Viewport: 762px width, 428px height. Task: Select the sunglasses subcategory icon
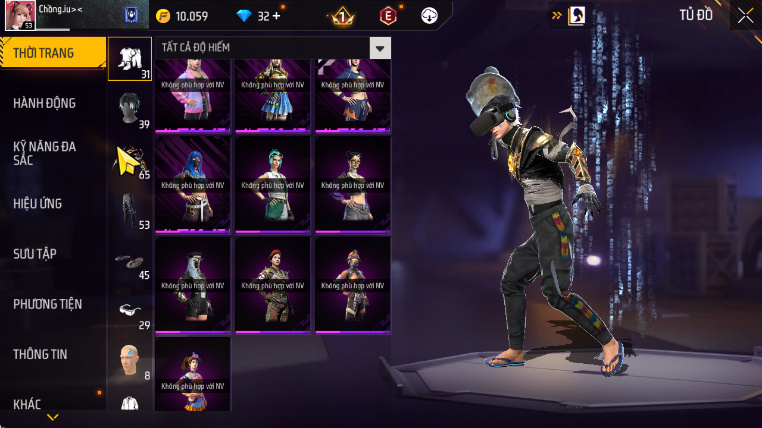tap(129, 310)
